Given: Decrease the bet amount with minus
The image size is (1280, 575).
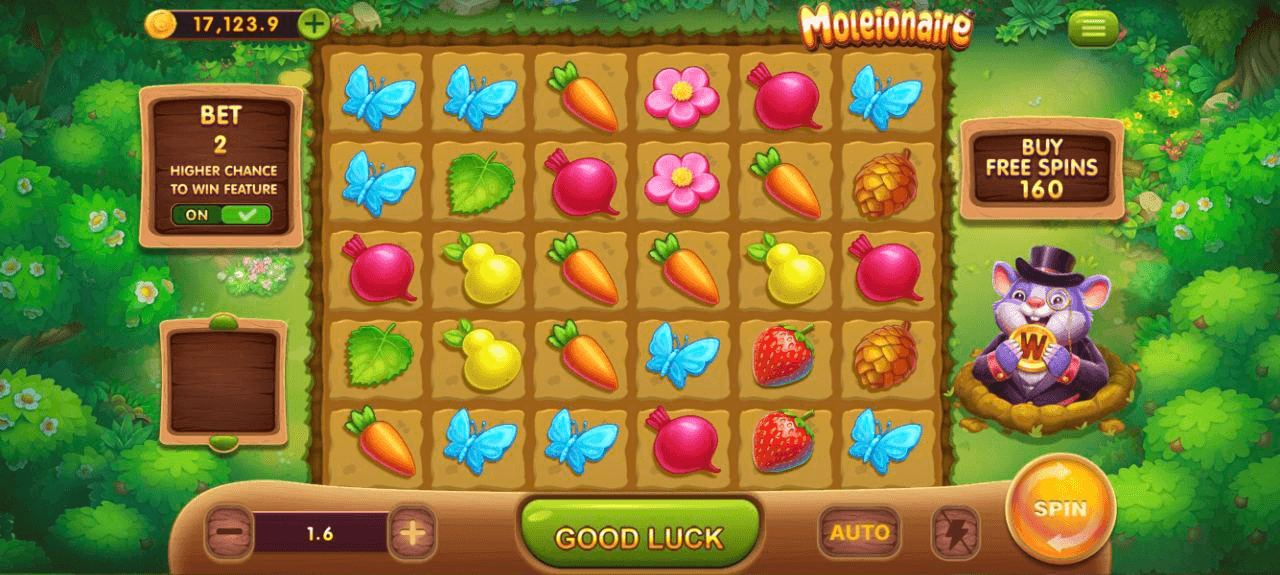Looking at the screenshot, I should pos(229,533).
